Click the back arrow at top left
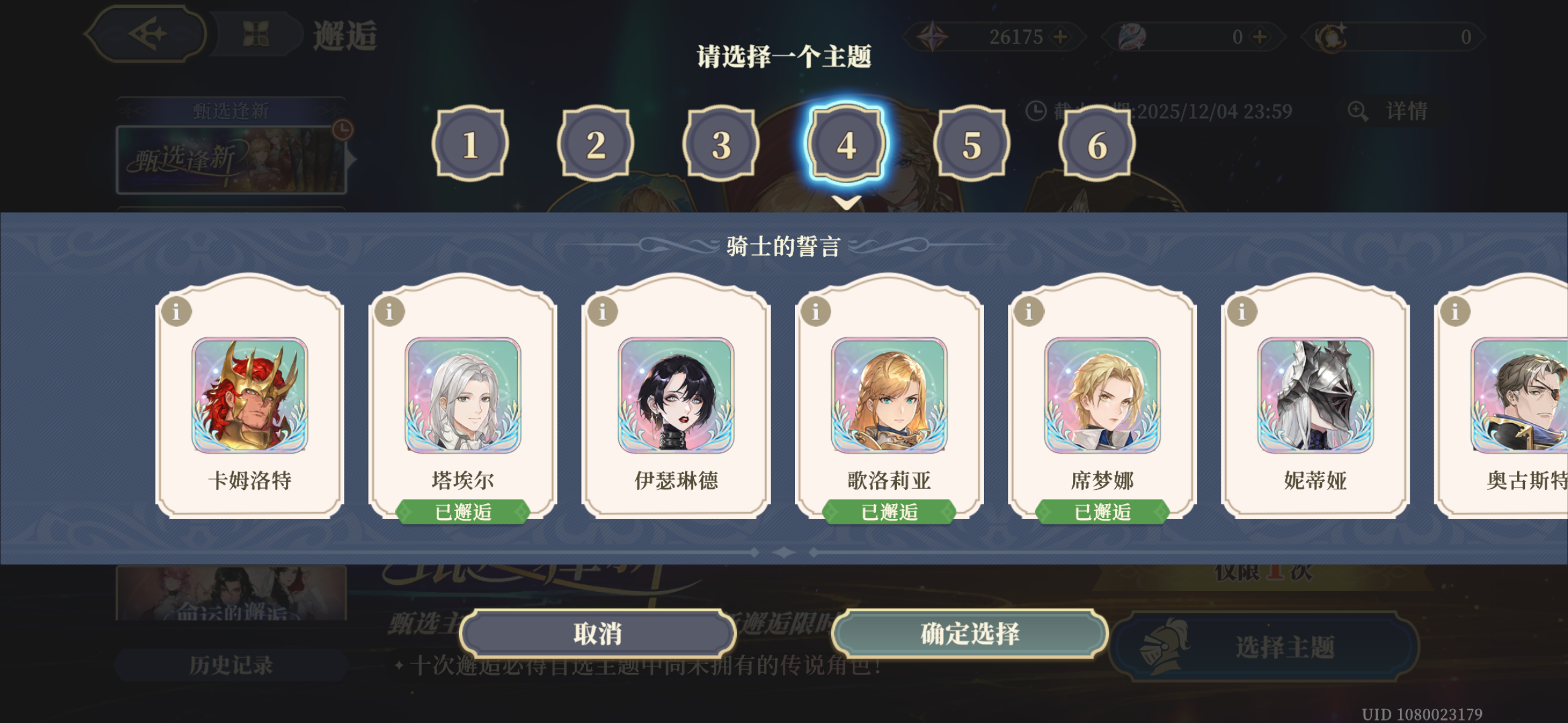Image resolution: width=1568 pixels, height=723 pixels. [149, 34]
